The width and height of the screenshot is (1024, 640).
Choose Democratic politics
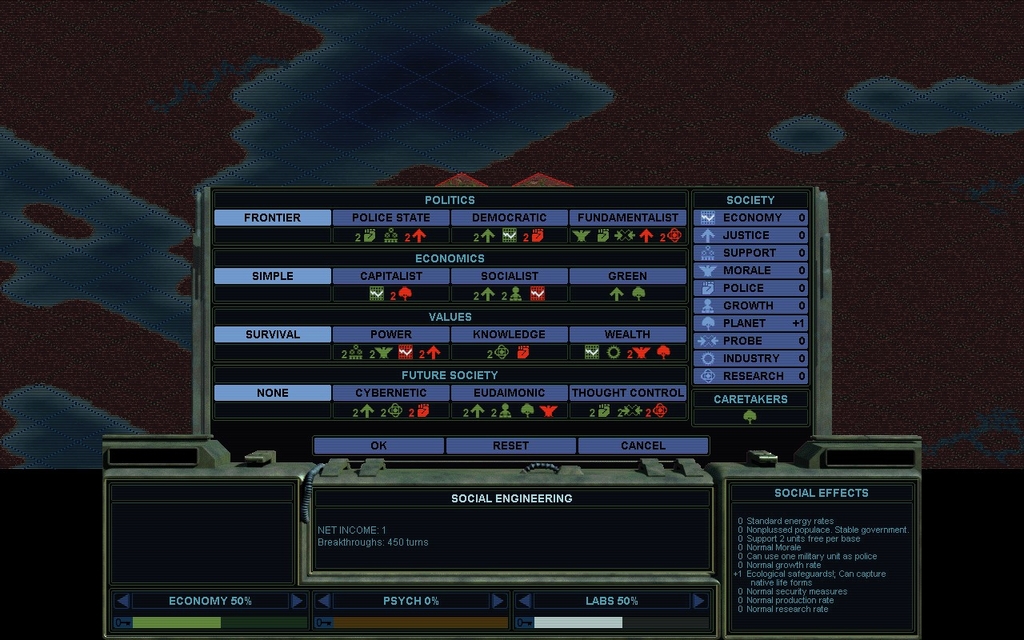(509, 218)
